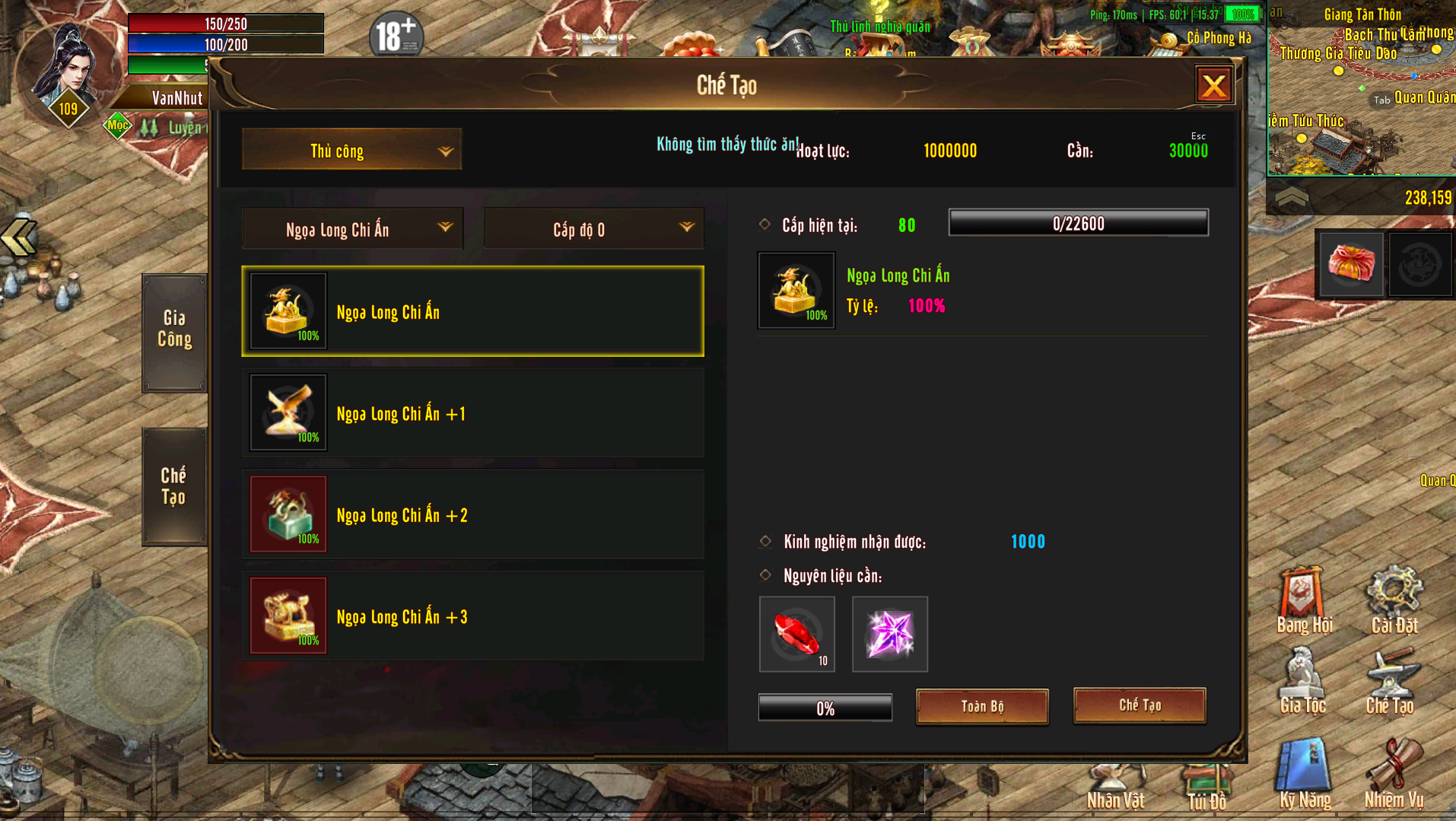Open the Thủ công profession dropdown
1456x821 pixels.
coord(351,150)
